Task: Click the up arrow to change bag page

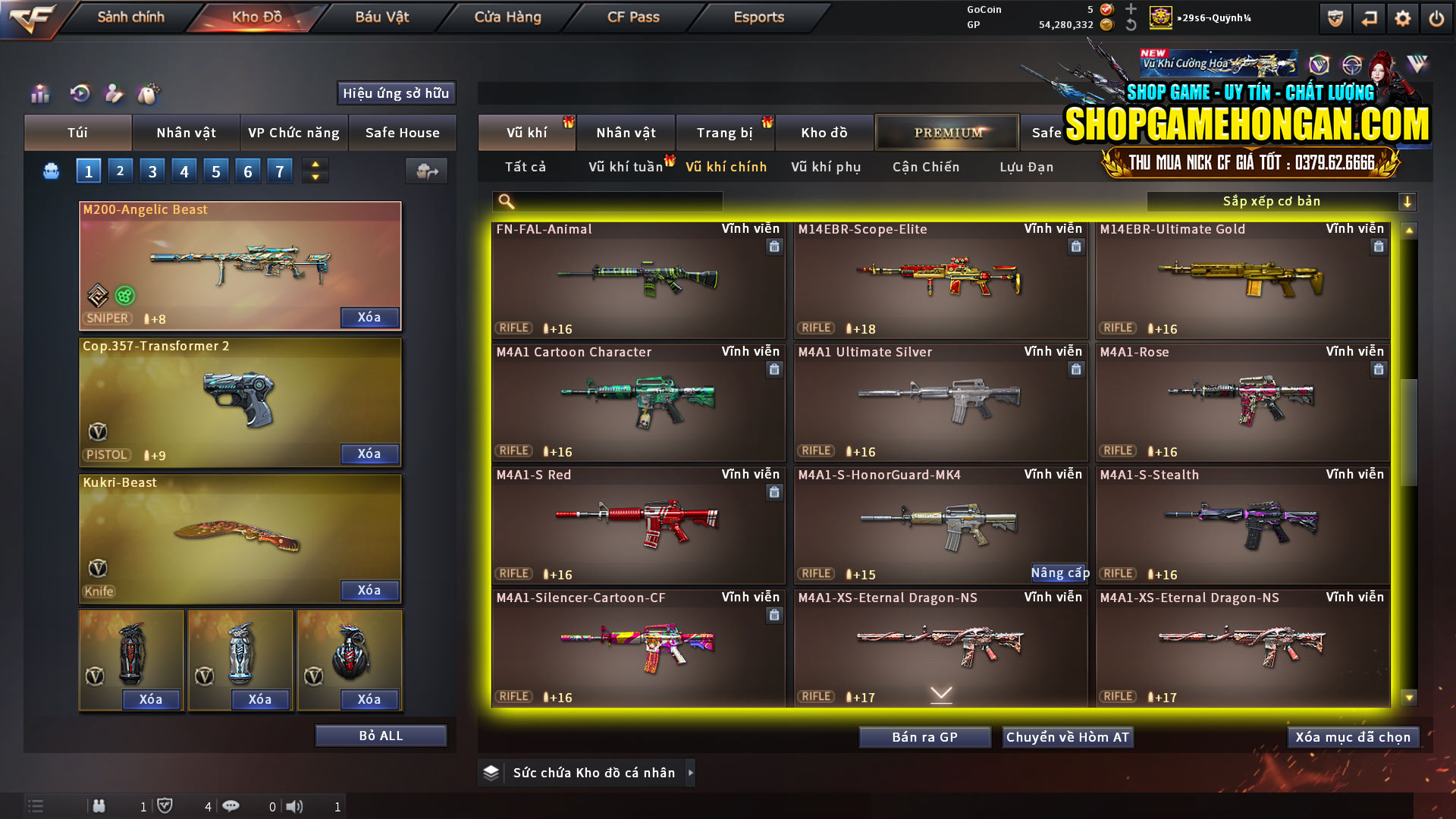Action: [x=315, y=165]
